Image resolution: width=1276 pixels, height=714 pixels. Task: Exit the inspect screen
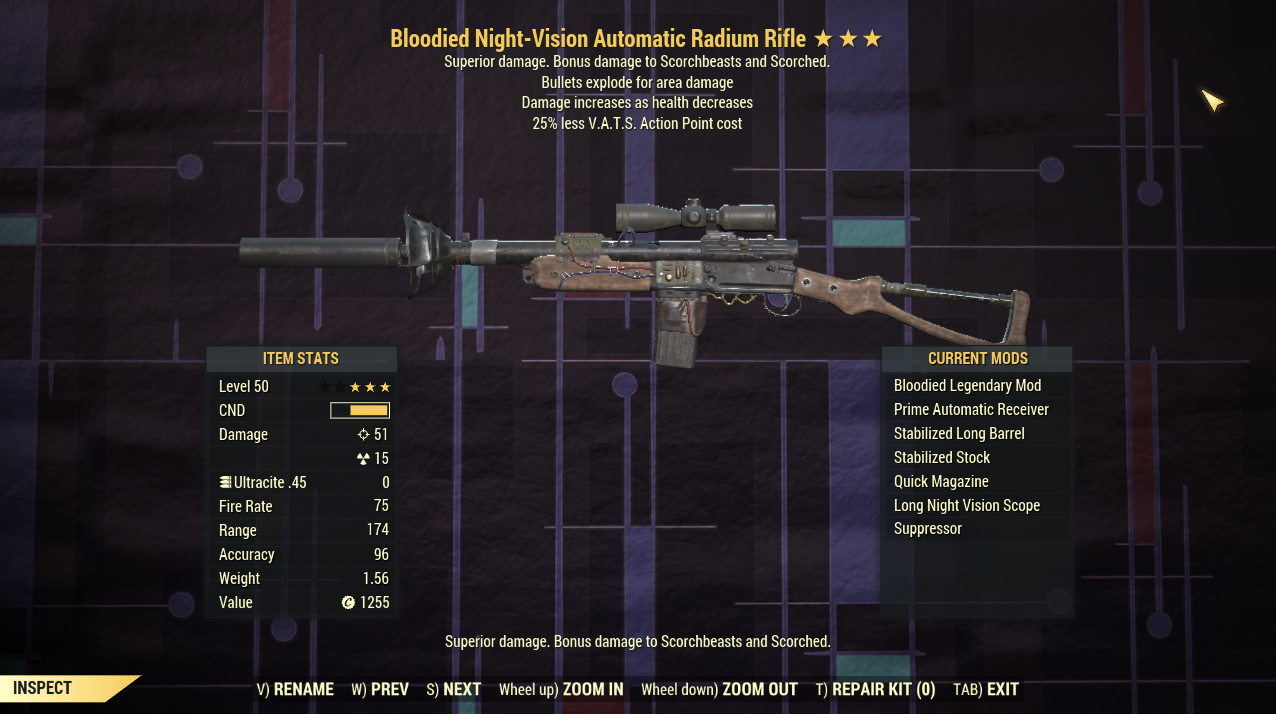click(986, 689)
